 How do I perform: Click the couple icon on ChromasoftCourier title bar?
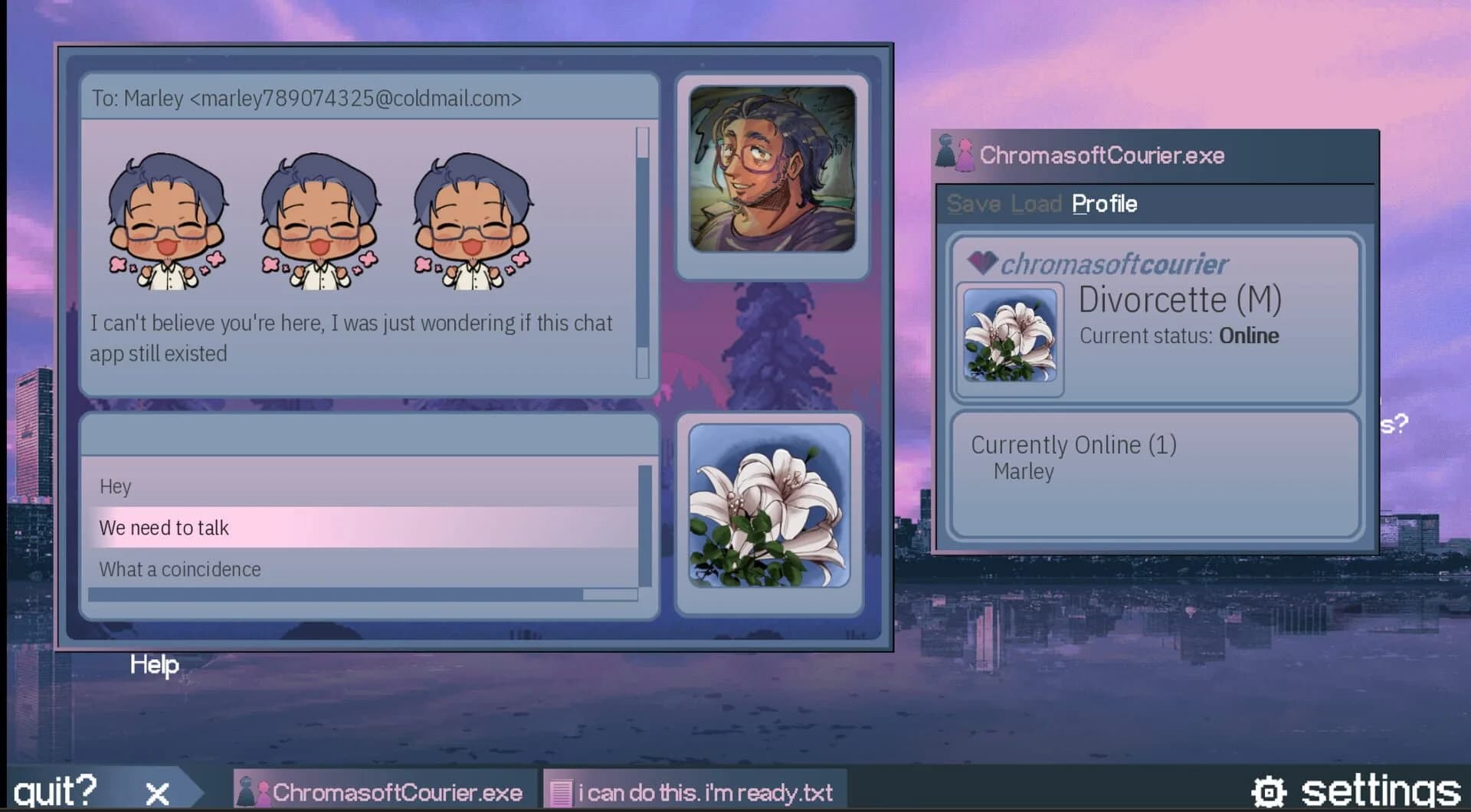[952, 153]
